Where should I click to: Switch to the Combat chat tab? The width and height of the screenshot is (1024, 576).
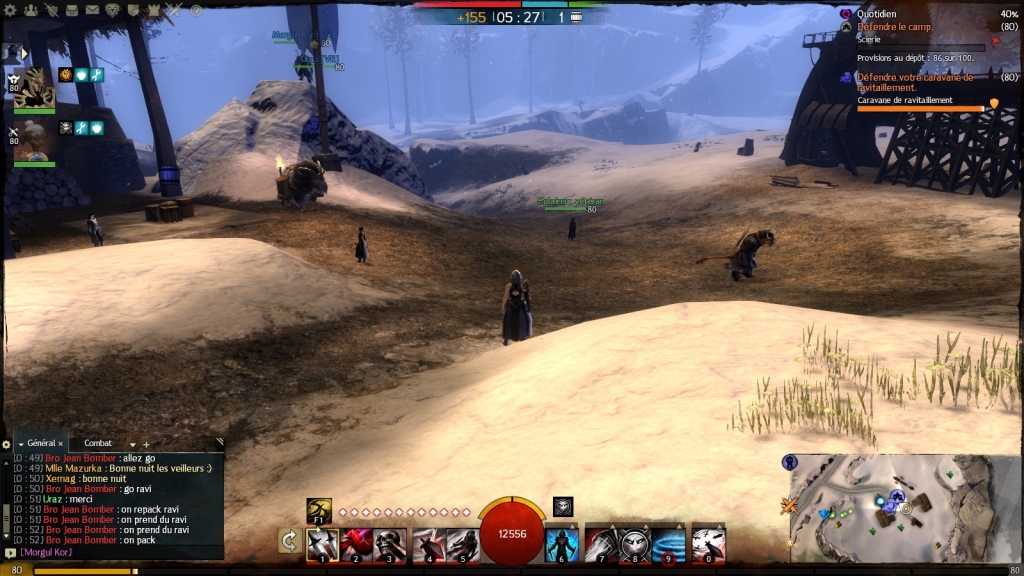98,443
